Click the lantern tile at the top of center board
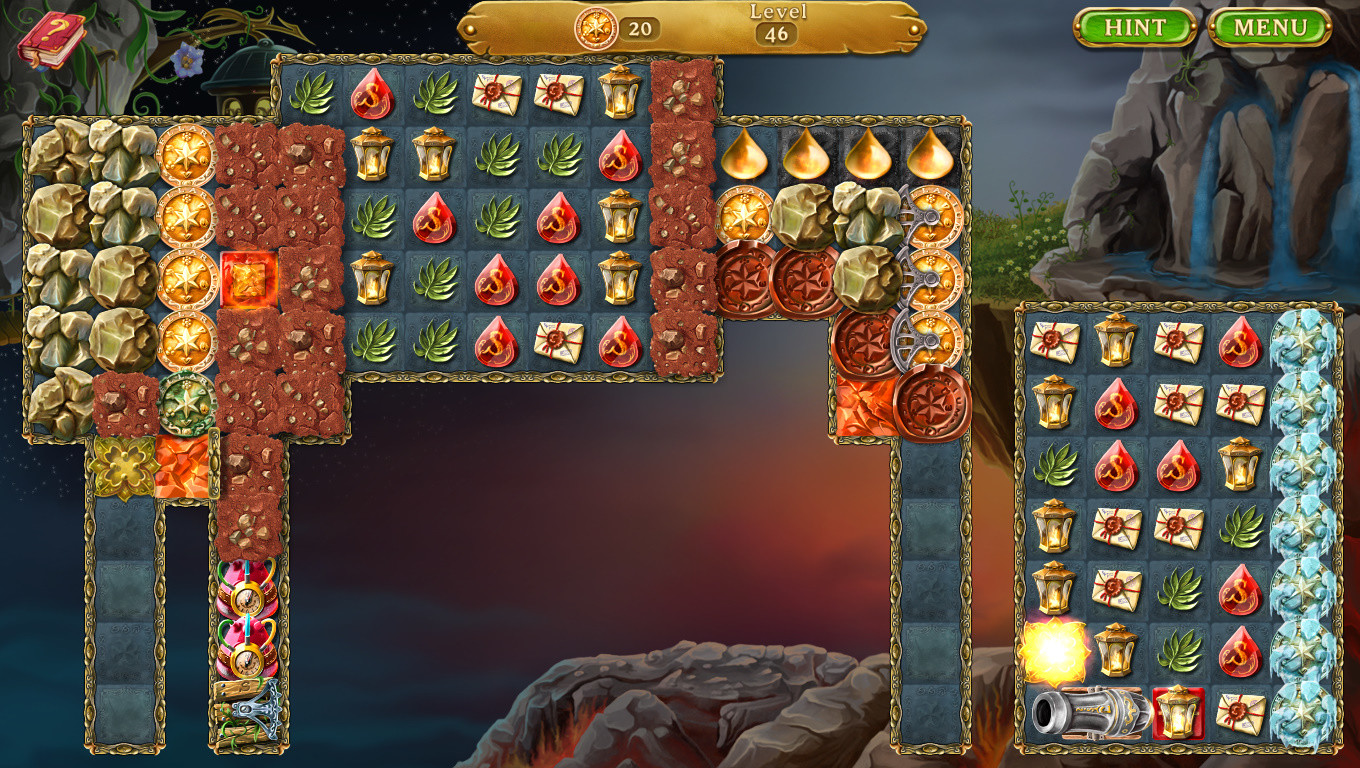Screen dimensions: 1360x768 (620, 92)
